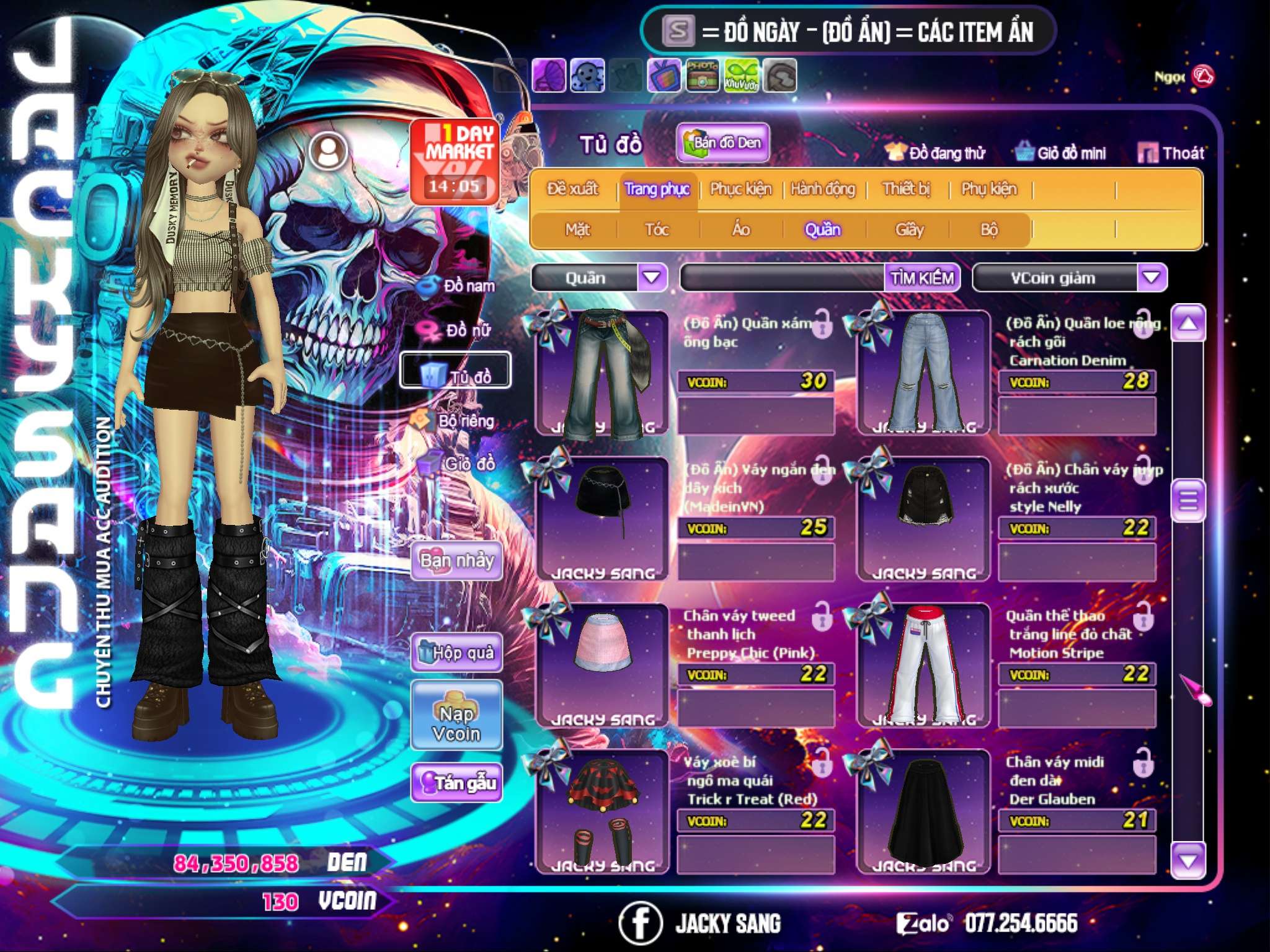Image resolution: width=1270 pixels, height=952 pixels.
Task: Pick the black midi skirt Der Glauben
Action: point(923,811)
